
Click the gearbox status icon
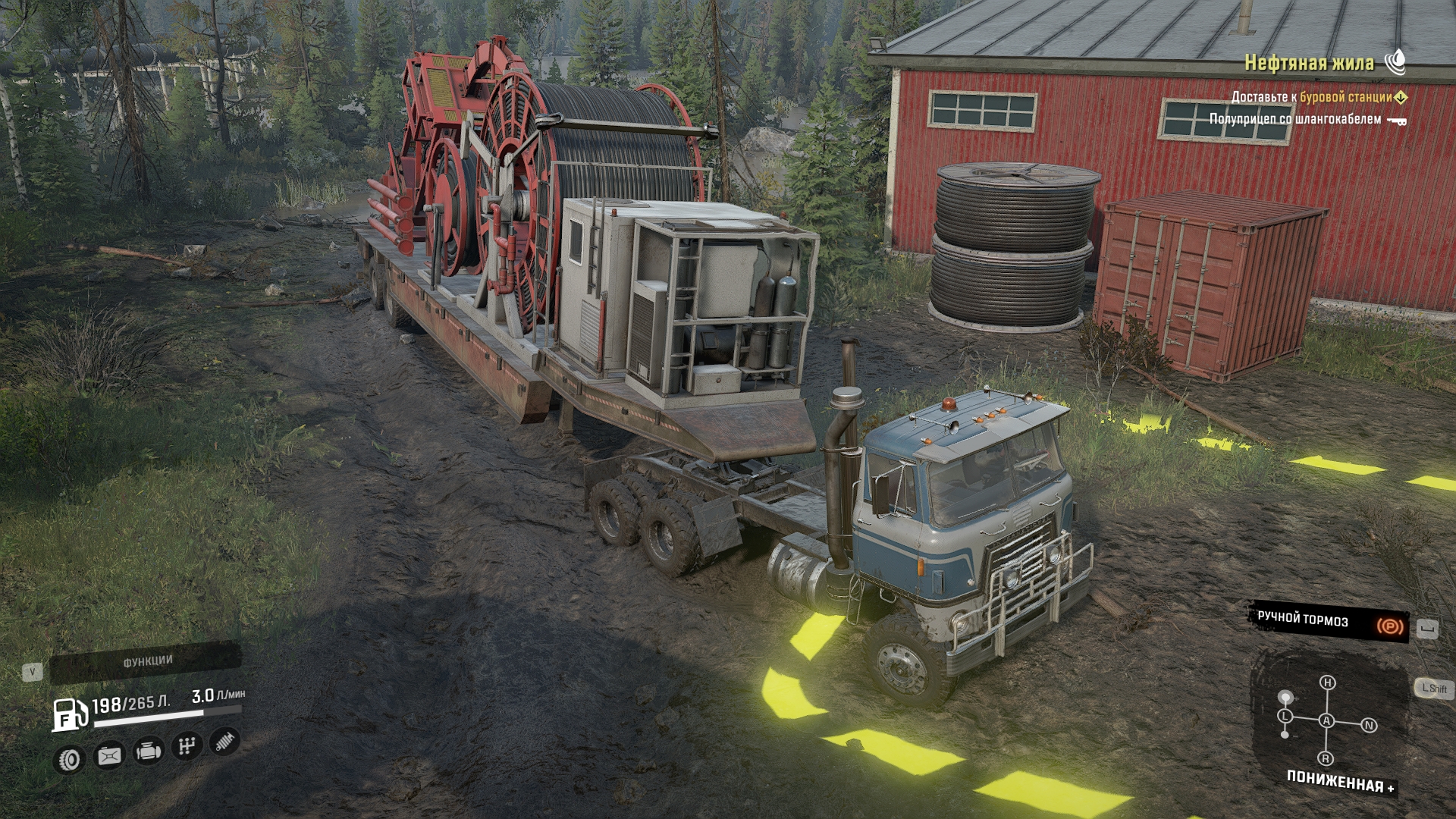click(x=186, y=746)
